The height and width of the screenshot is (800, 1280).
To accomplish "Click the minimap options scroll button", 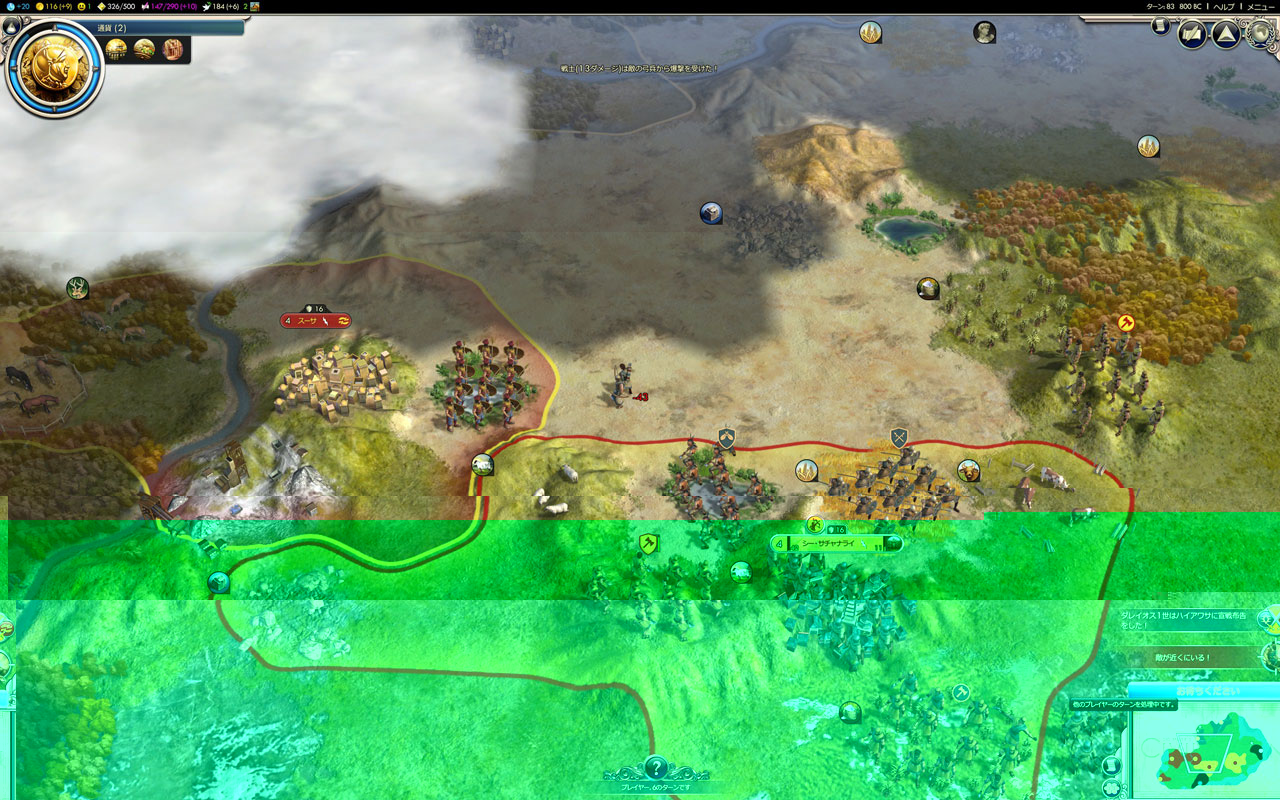I will [x=1111, y=765].
